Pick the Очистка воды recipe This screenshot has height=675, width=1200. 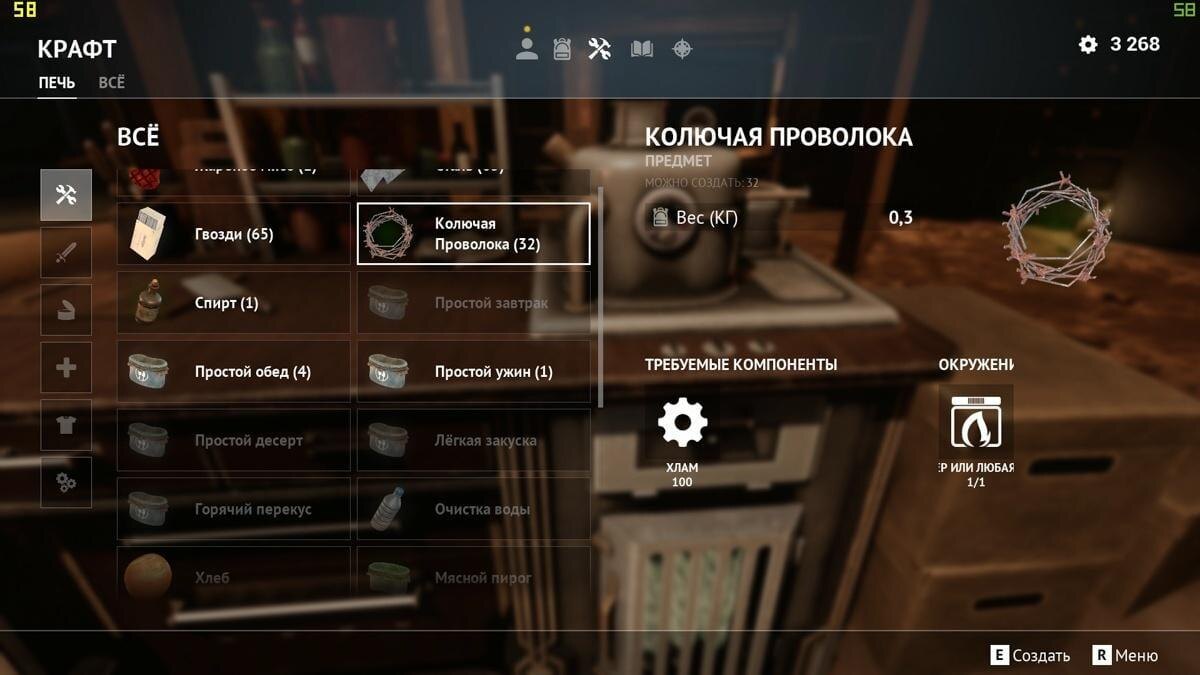tap(473, 509)
